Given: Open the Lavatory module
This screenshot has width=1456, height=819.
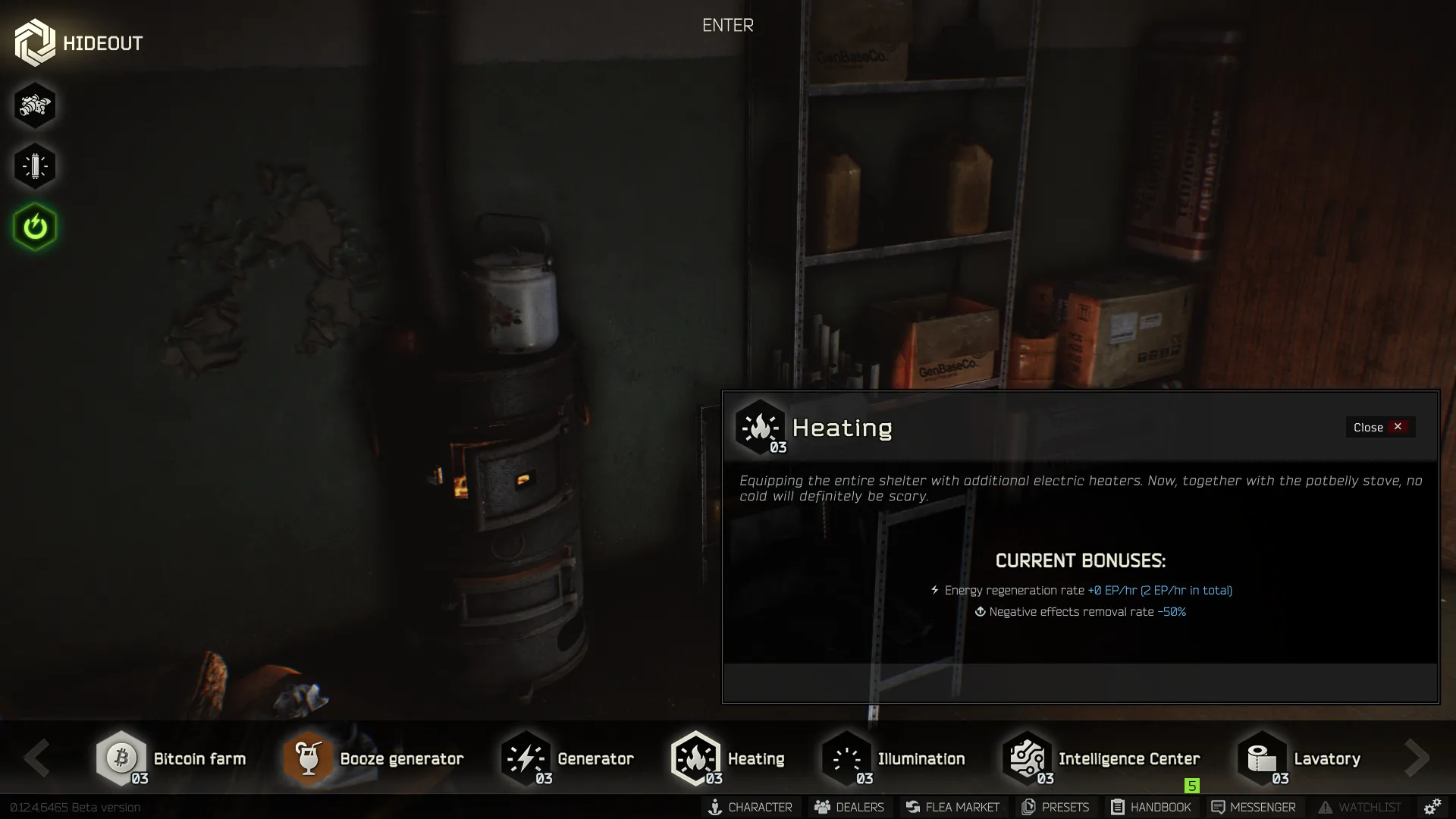Looking at the screenshot, I should pyautogui.click(x=1261, y=758).
